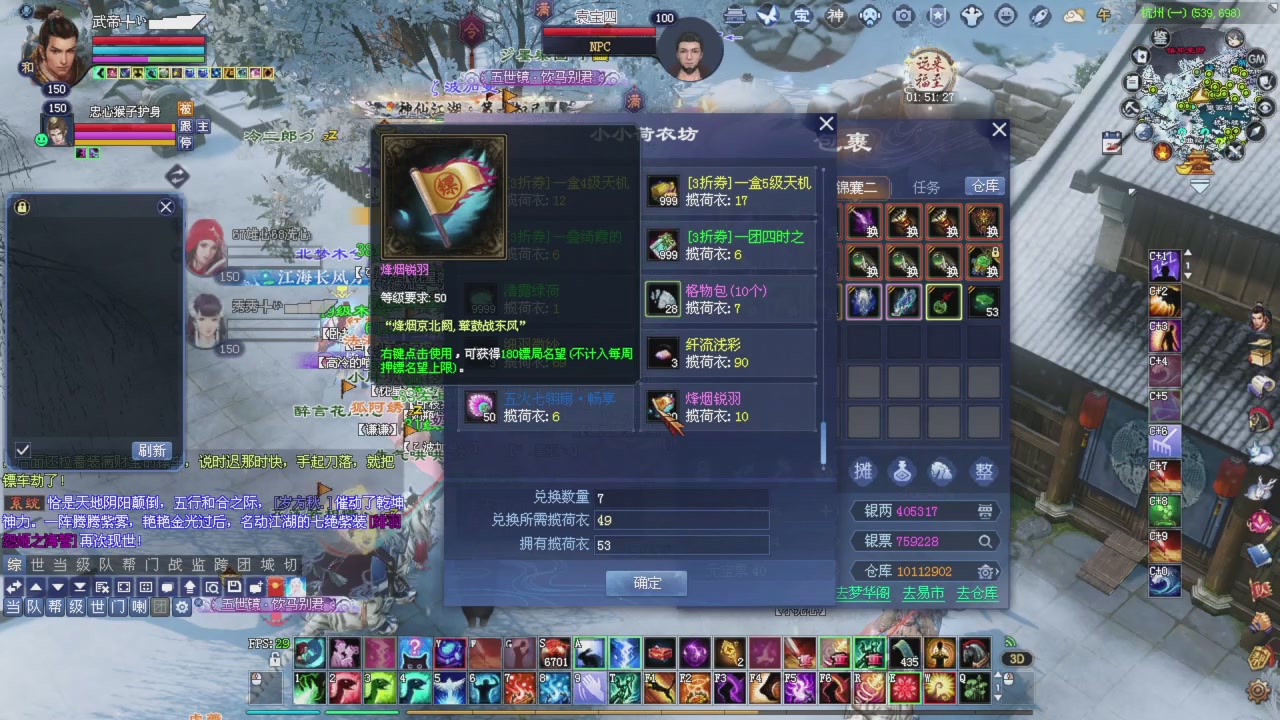The height and width of the screenshot is (720, 1280).
Task: Open chat settings via the gear icon
Action: coord(181,605)
